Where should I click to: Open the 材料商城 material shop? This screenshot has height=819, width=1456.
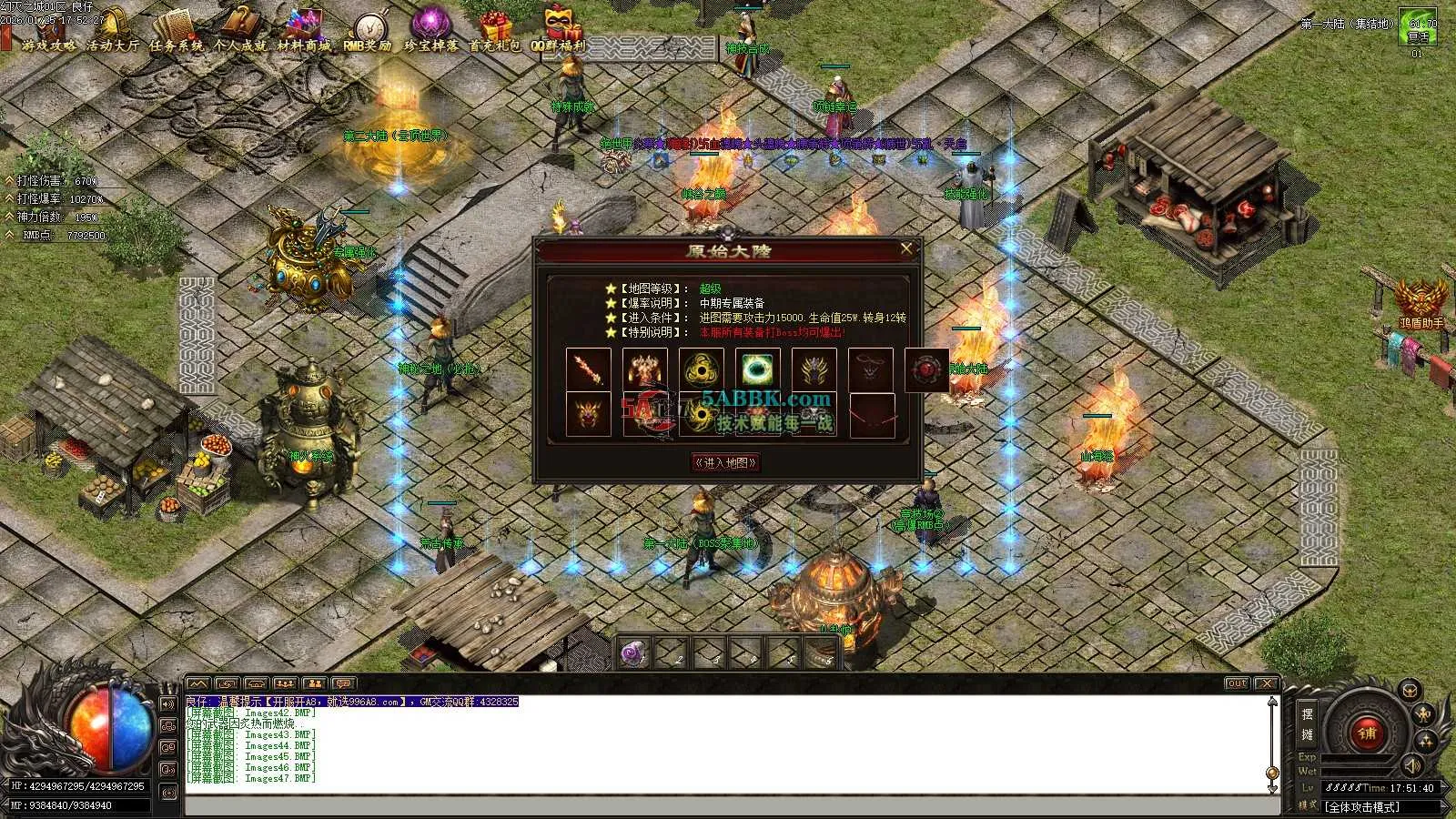click(304, 33)
